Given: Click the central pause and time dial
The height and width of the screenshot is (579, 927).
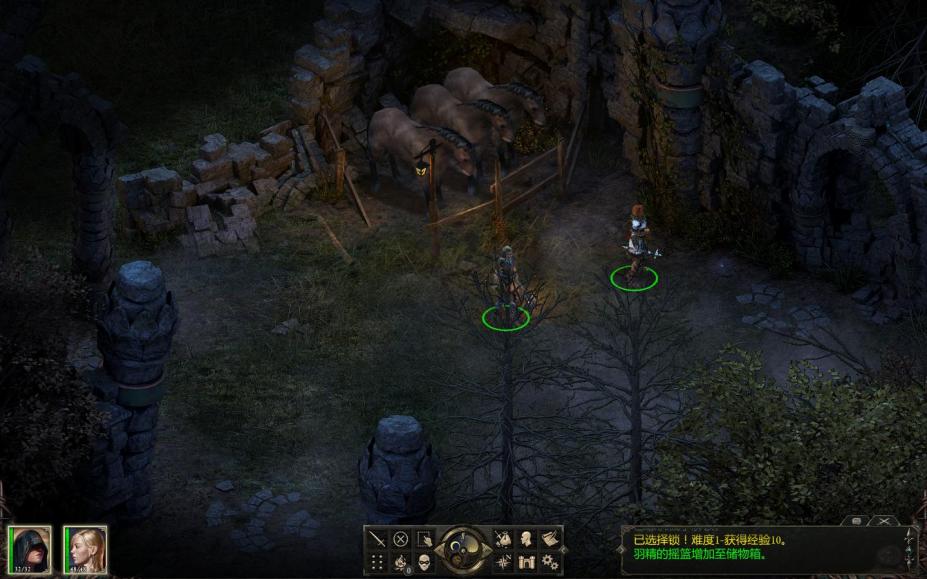Looking at the screenshot, I should (462, 549).
